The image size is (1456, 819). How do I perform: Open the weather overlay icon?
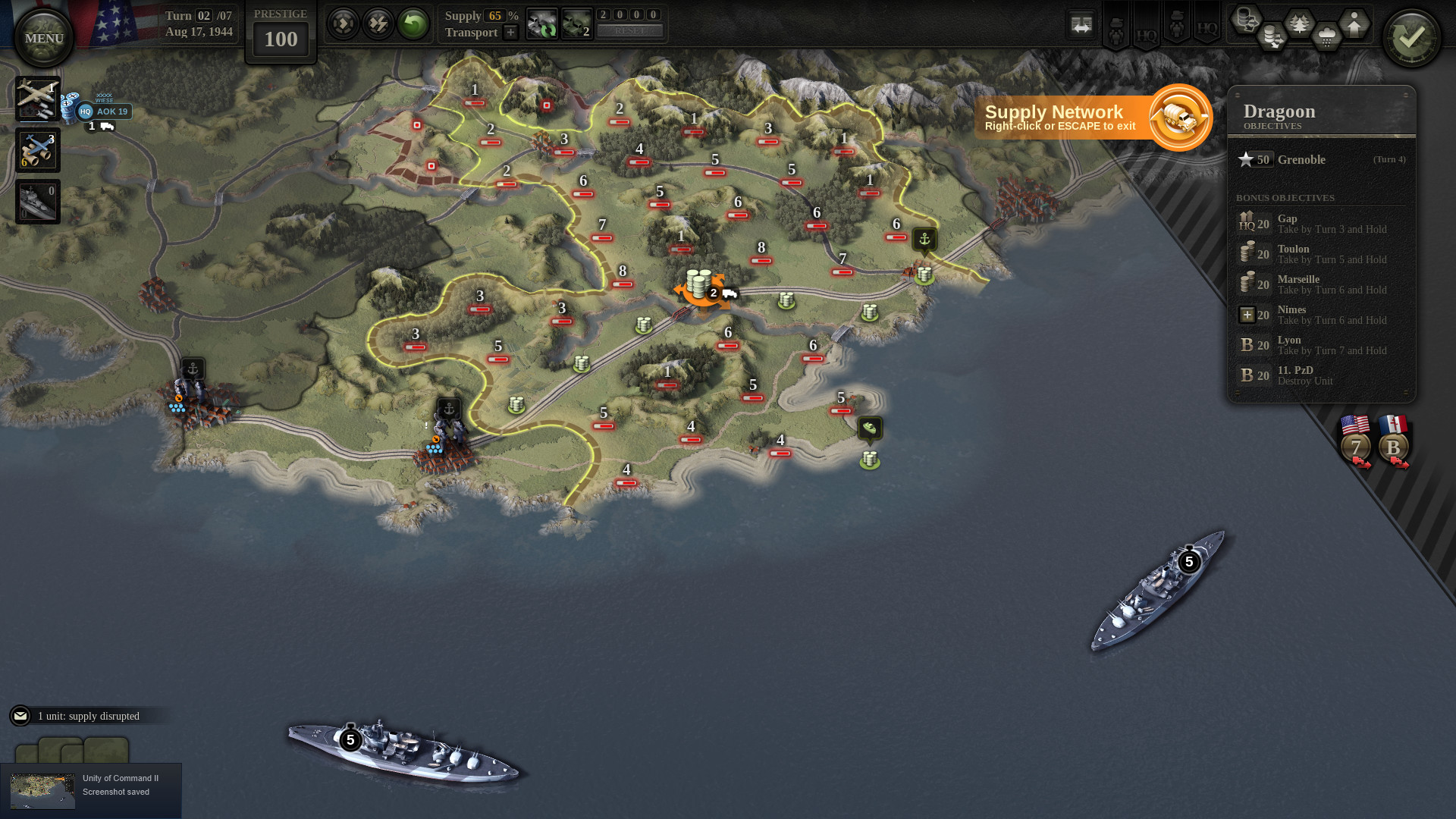(1326, 36)
